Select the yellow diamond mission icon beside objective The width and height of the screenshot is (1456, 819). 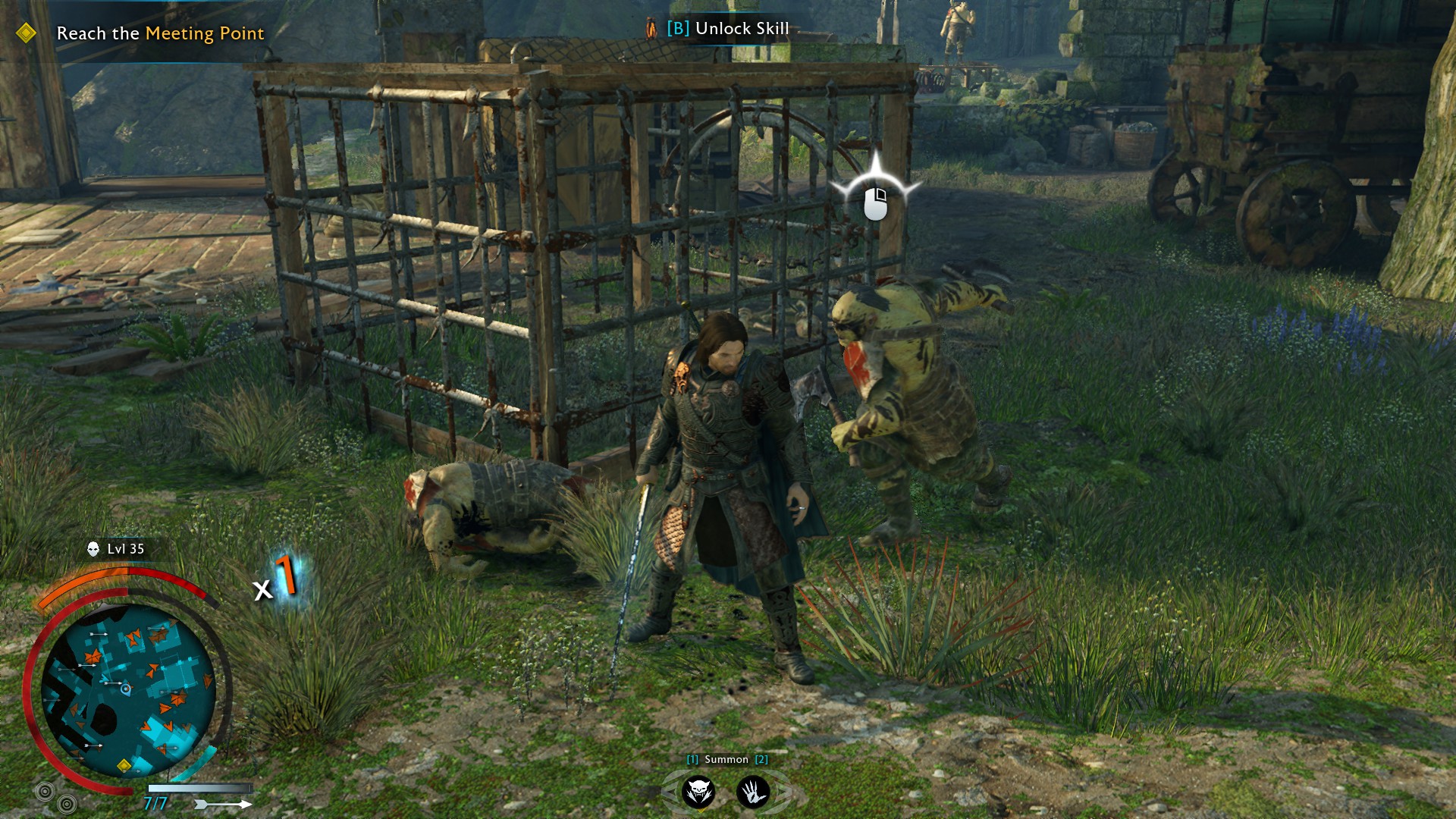pos(26,33)
